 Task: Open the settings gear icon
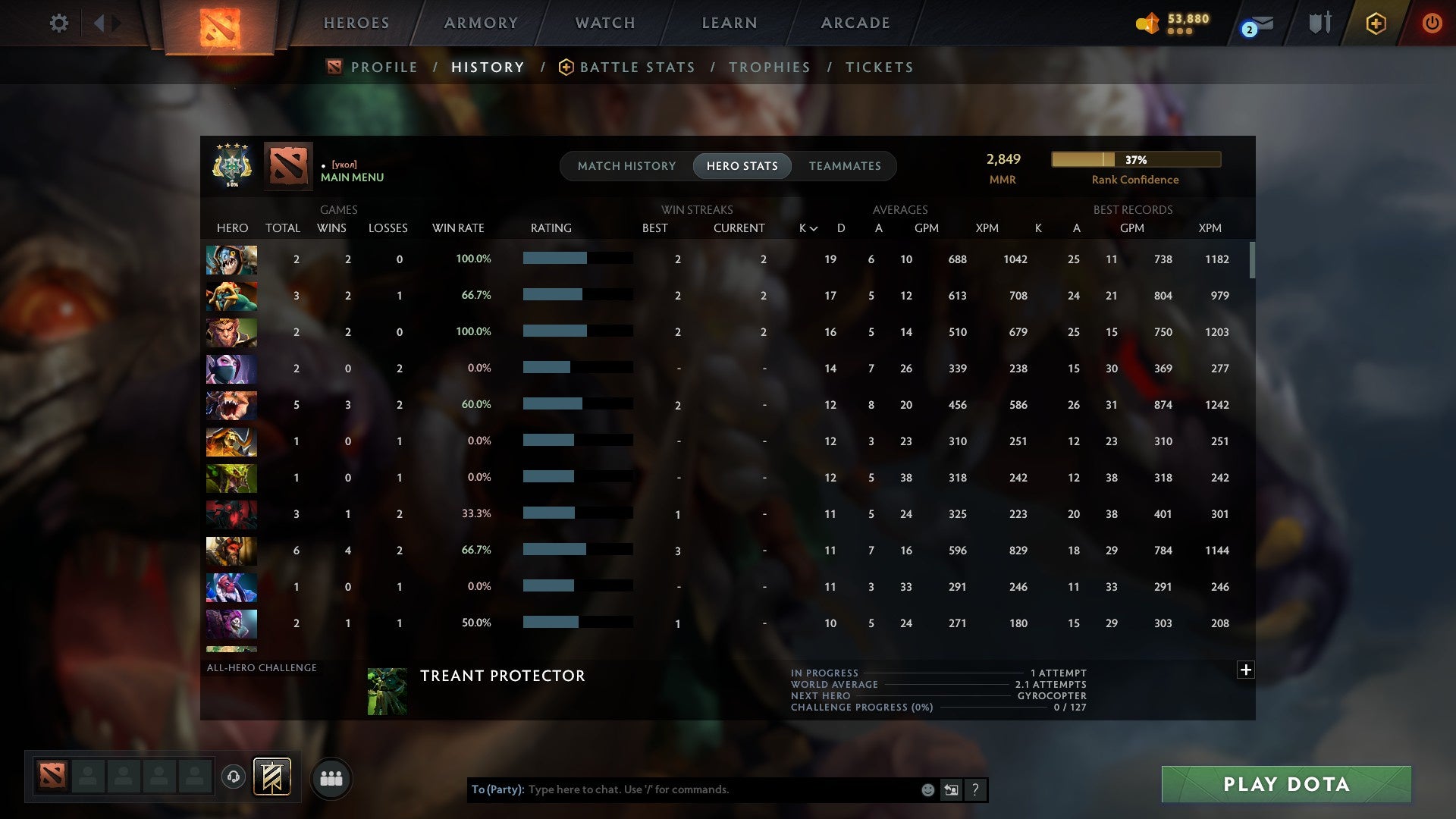[x=59, y=24]
